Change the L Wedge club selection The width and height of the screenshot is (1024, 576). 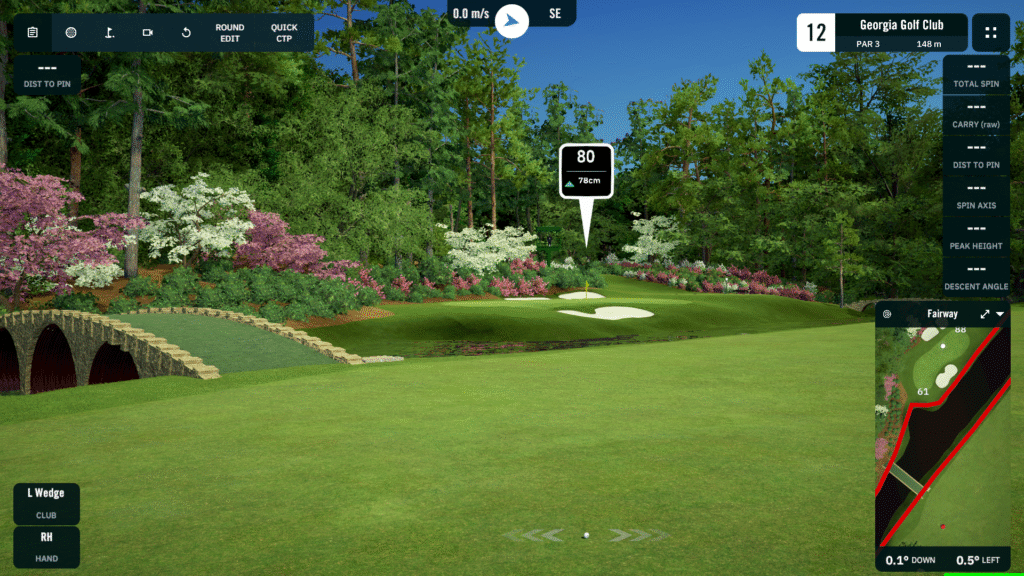(x=46, y=503)
